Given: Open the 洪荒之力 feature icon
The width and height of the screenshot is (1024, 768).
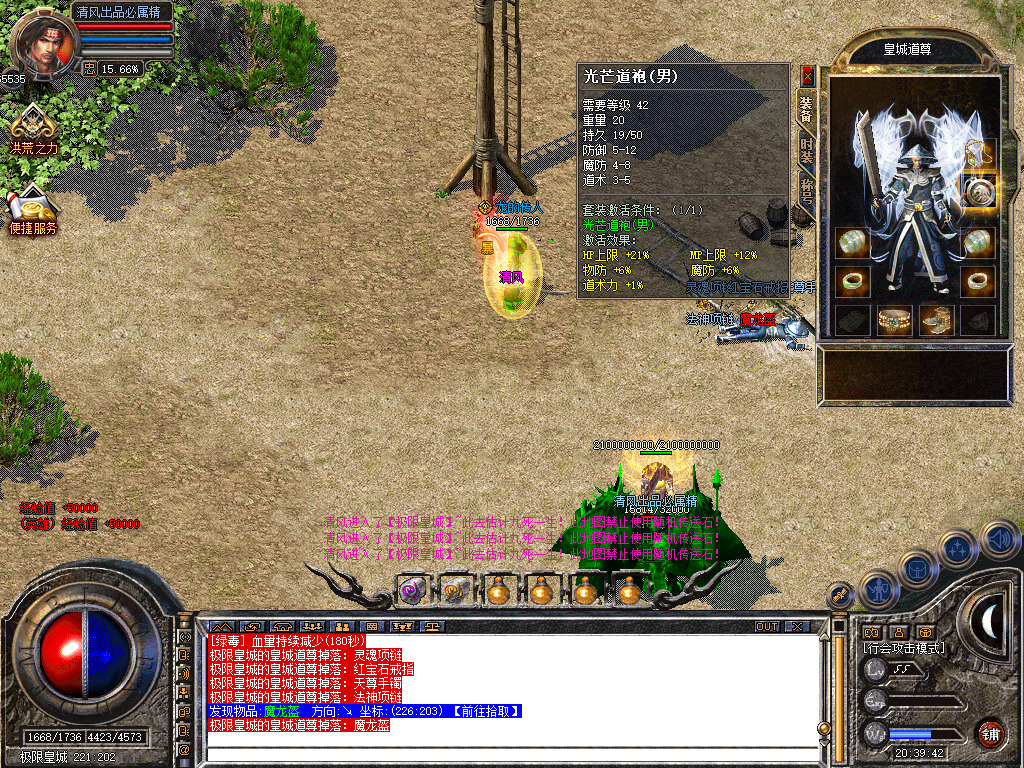Looking at the screenshot, I should [x=33, y=128].
